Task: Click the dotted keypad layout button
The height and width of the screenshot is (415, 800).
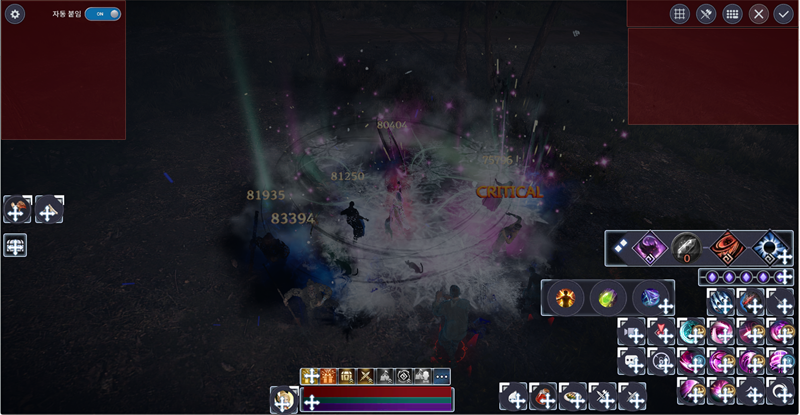Action: coord(732,14)
